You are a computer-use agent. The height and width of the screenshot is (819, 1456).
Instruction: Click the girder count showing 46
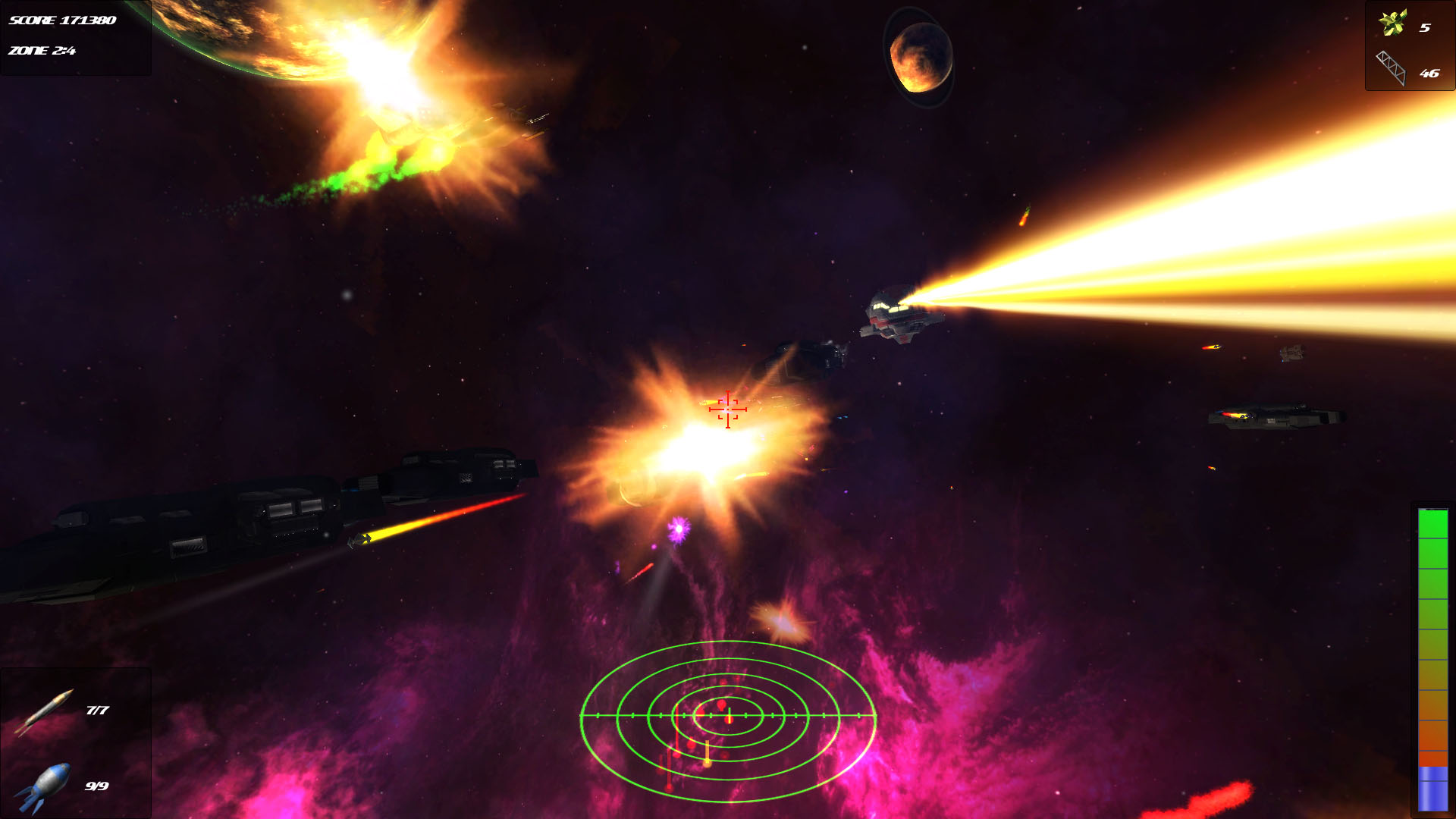pos(1430,74)
